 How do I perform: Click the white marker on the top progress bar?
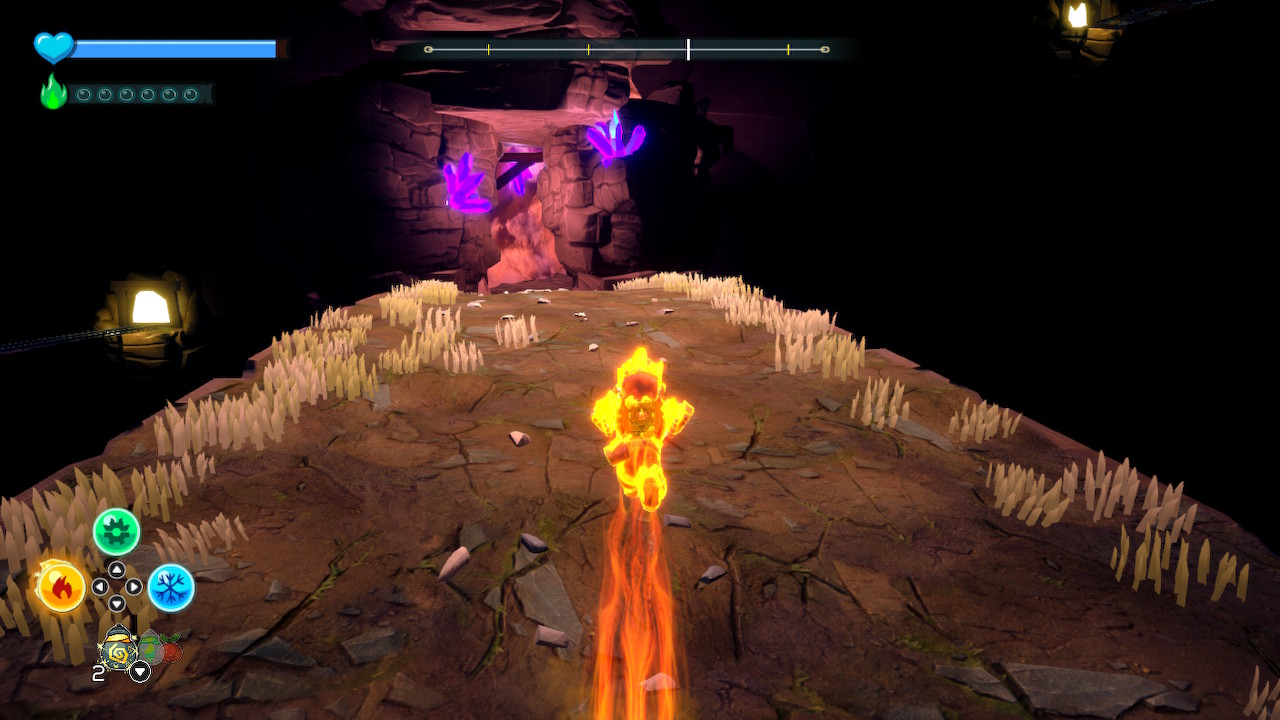click(x=688, y=46)
